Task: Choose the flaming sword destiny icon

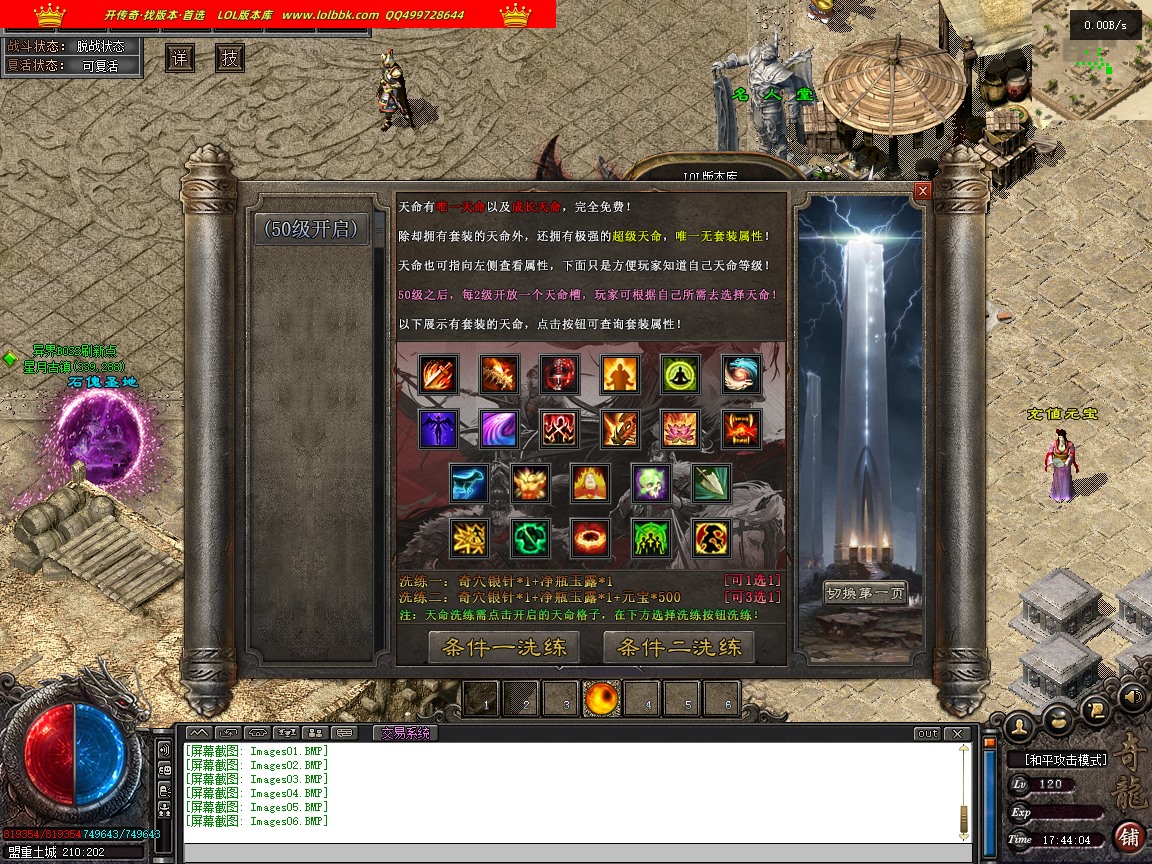Action: 438,374
